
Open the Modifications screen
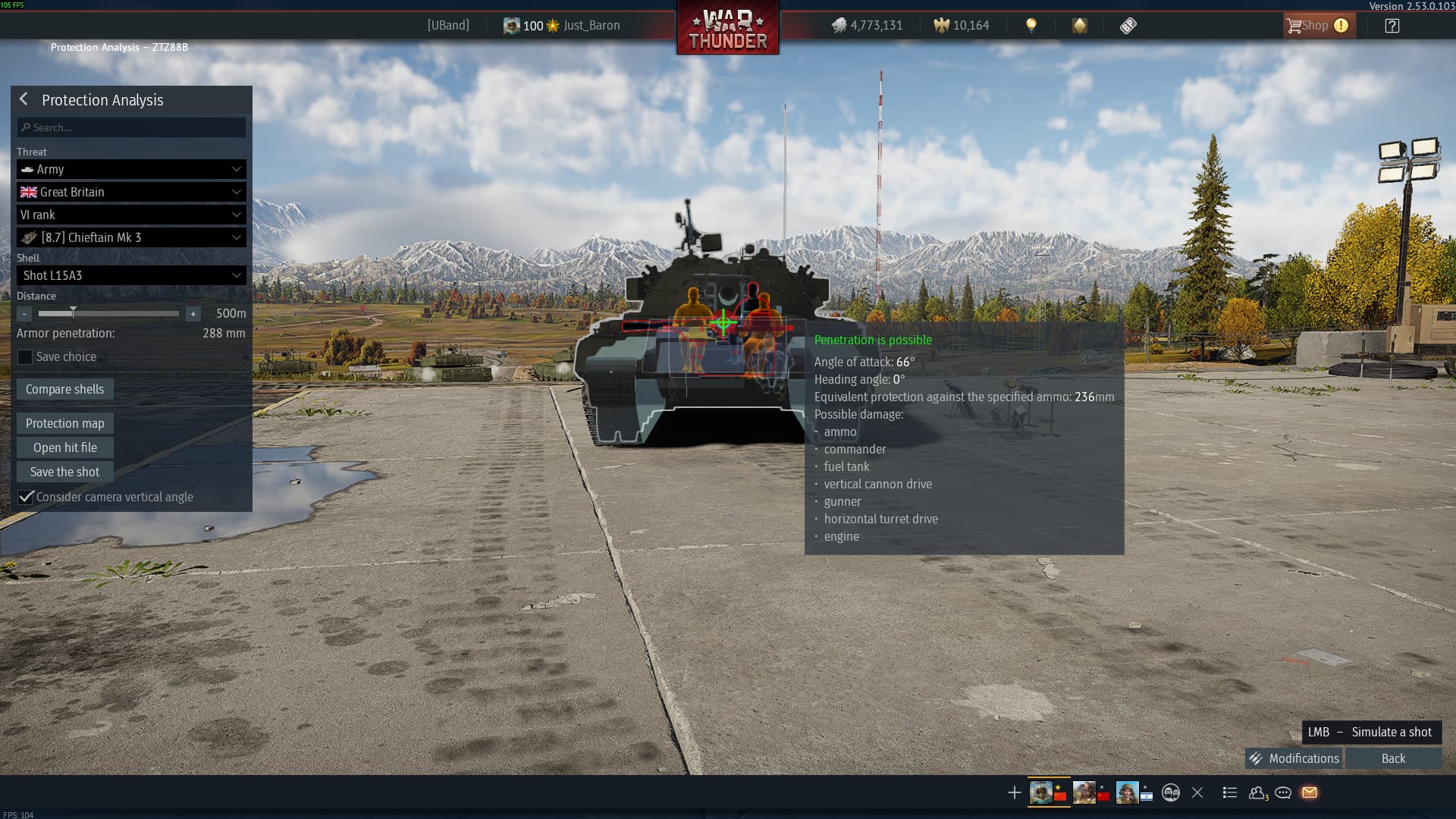point(1294,758)
